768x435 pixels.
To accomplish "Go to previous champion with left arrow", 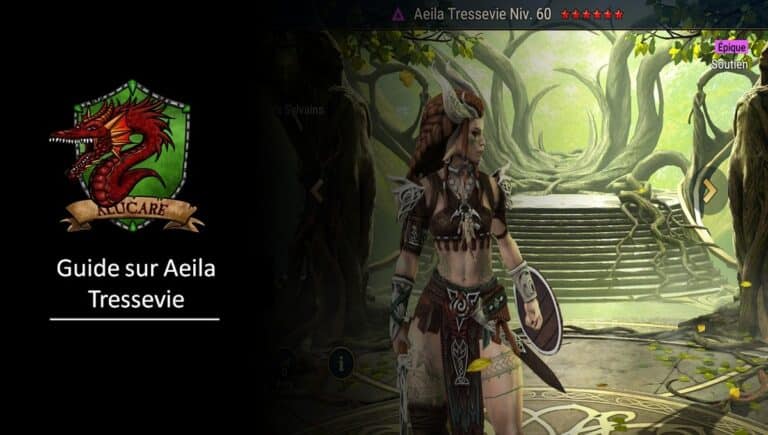I will [317, 190].
